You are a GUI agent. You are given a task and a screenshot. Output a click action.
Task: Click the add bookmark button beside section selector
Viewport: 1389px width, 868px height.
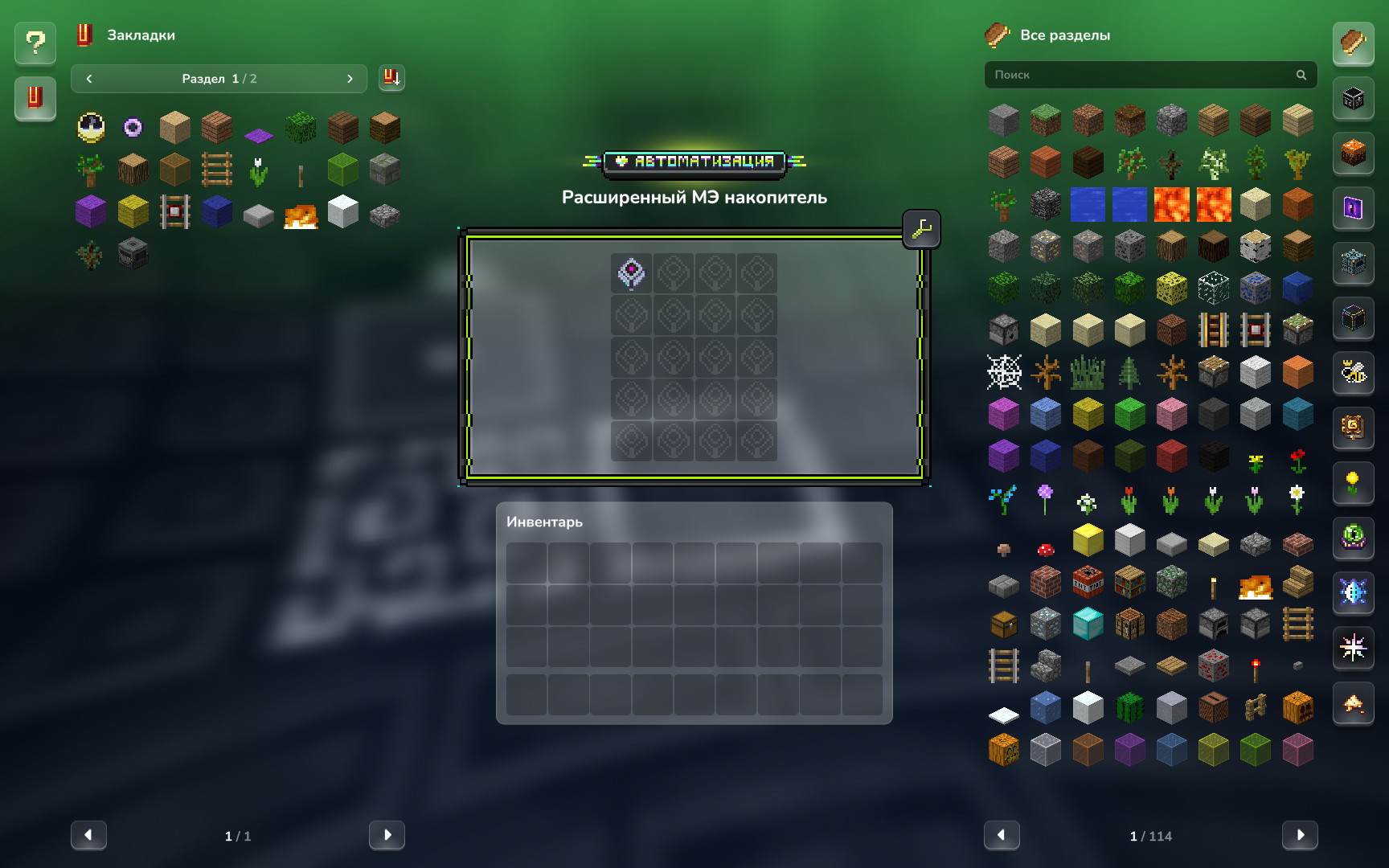pyautogui.click(x=391, y=78)
